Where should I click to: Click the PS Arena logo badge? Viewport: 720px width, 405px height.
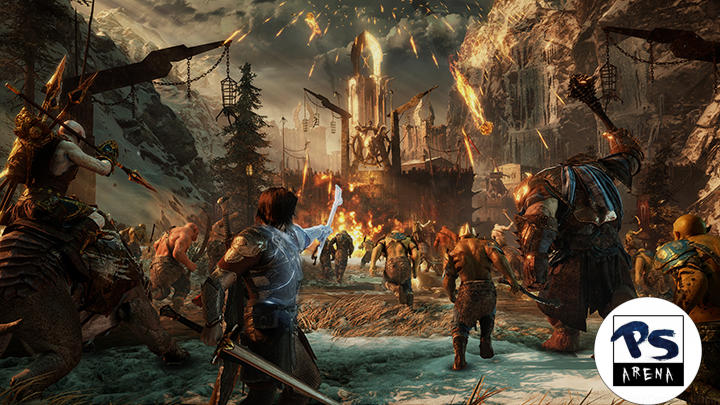647,351
